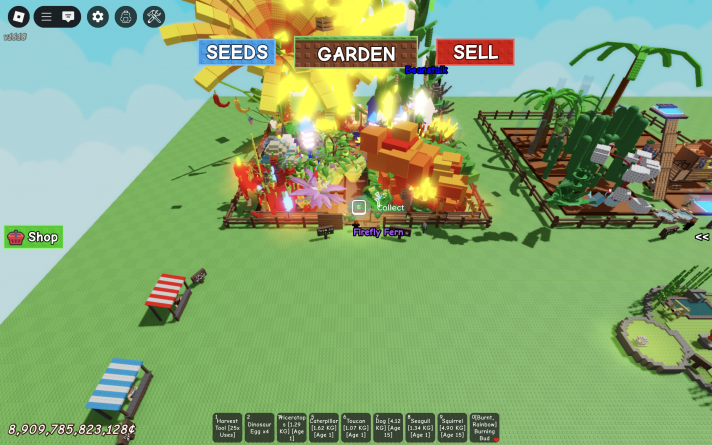Image resolution: width=712 pixels, height=445 pixels.
Task: Open the backpack inventory
Action: point(125,17)
